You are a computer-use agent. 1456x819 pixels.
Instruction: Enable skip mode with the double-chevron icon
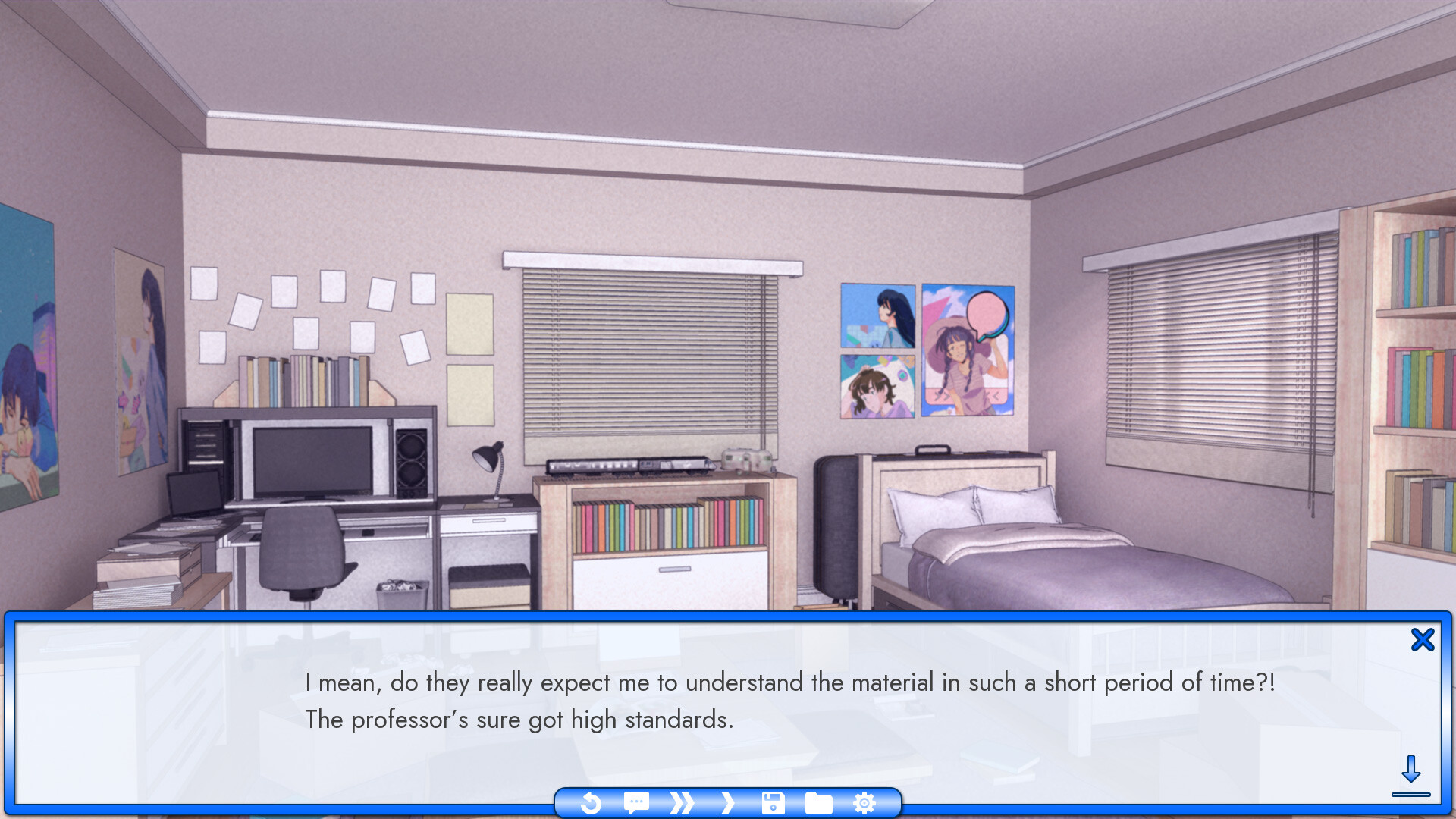click(681, 802)
